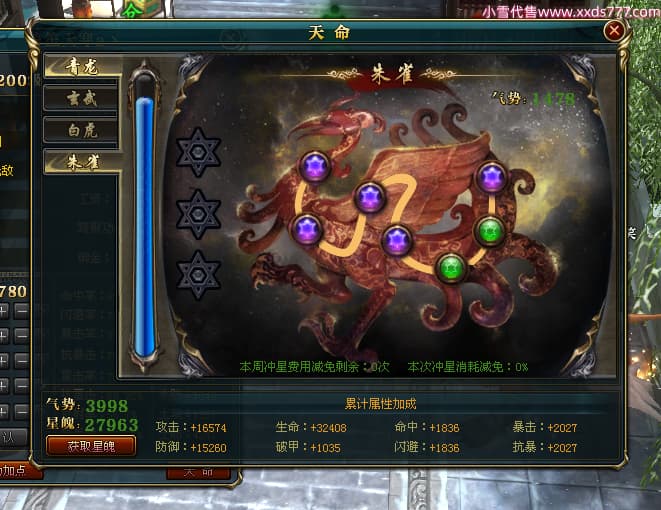Click the 获取星魄 button
Viewport: 661px width, 510px height.
[90, 446]
